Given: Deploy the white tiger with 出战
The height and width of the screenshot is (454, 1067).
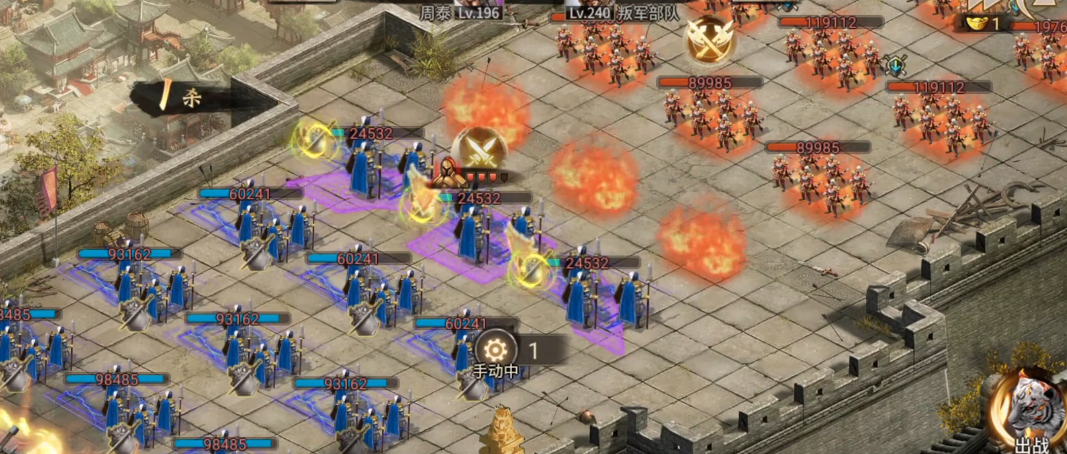Looking at the screenshot, I should [1027, 410].
